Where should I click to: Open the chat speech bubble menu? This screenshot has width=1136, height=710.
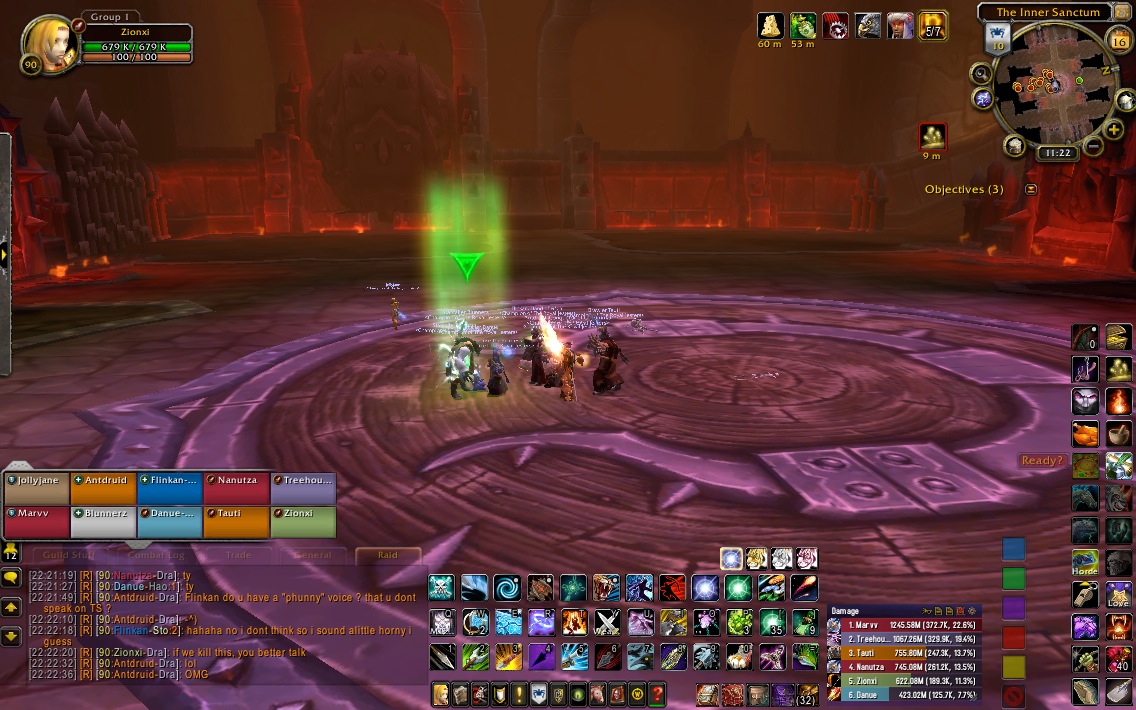click(12, 578)
